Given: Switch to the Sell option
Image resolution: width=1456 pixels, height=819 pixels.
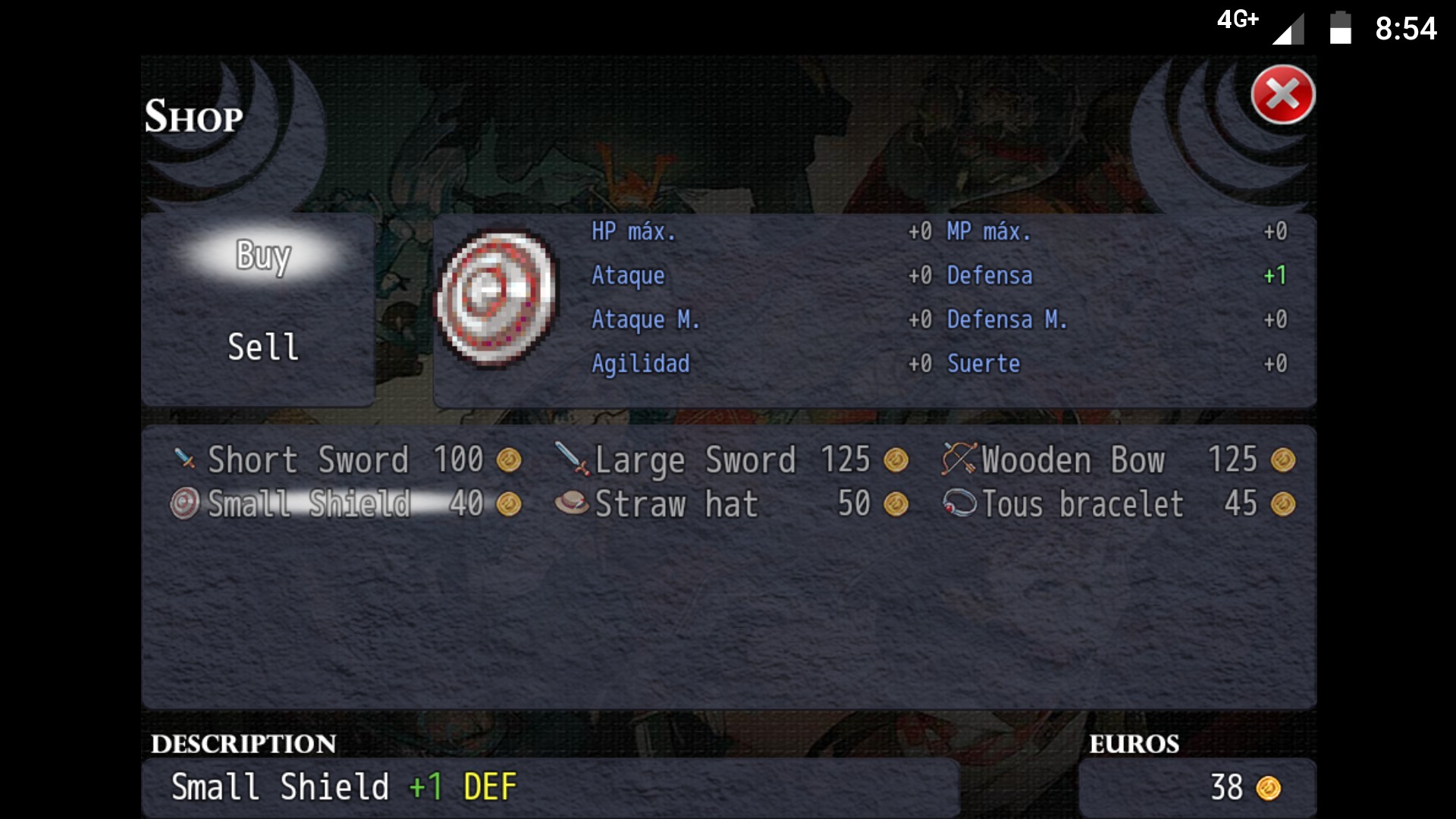Looking at the screenshot, I should click(263, 347).
